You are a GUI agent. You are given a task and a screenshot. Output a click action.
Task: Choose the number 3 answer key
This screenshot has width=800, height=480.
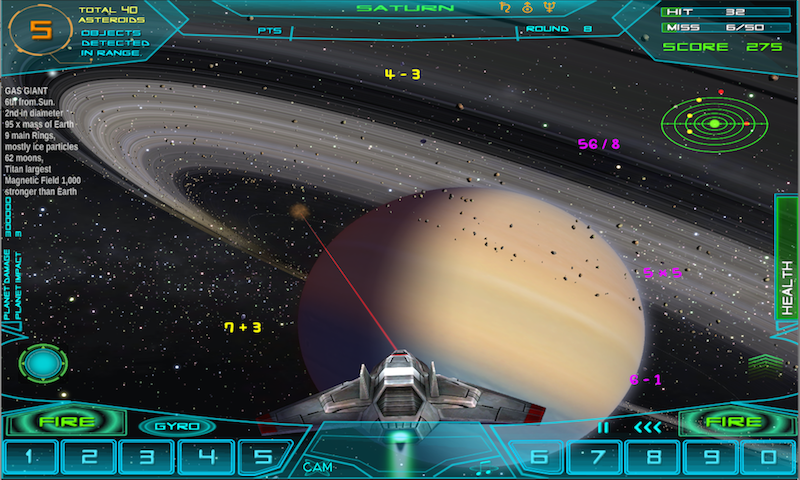pos(148,458)
